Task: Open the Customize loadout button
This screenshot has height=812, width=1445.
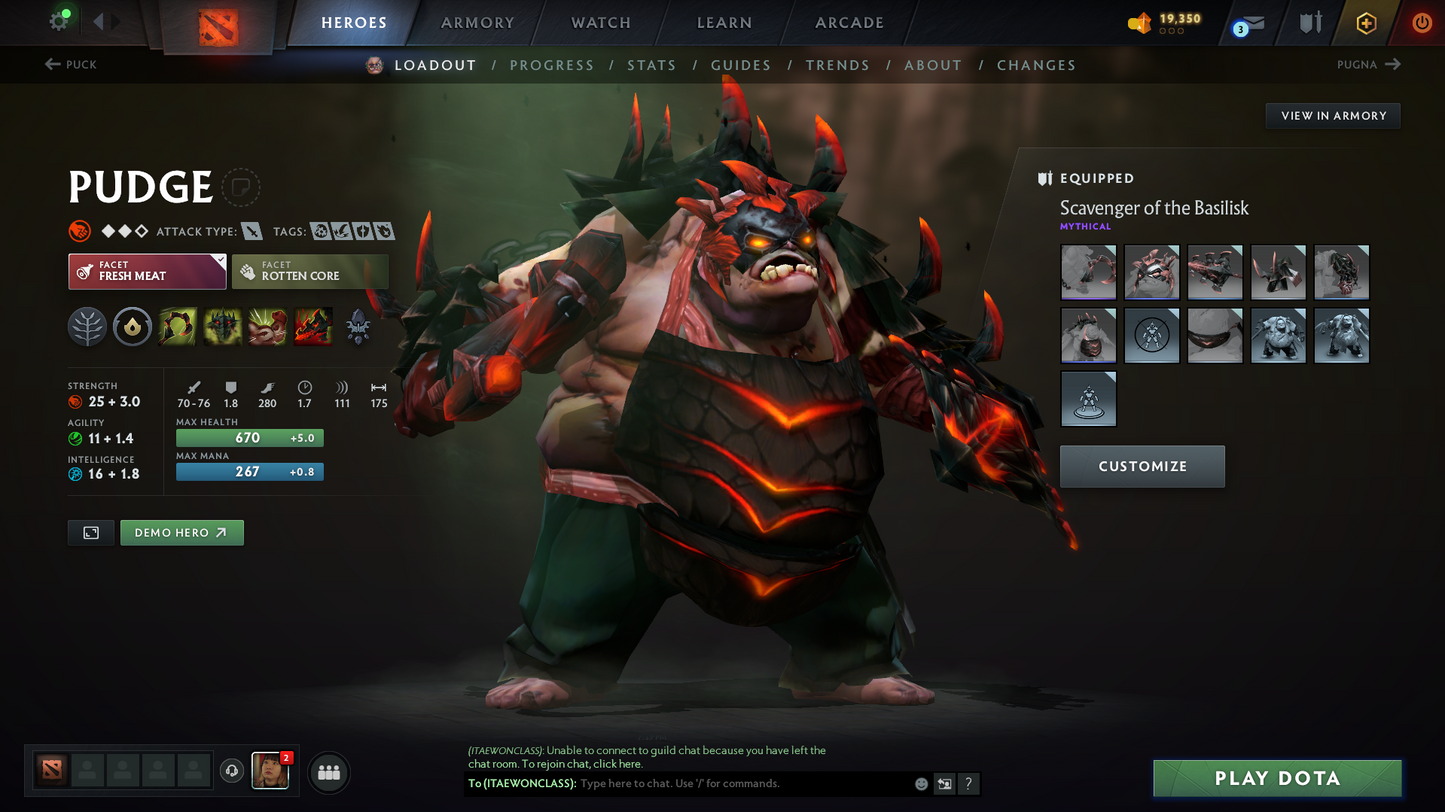Action: click(x=1142, y=466)
